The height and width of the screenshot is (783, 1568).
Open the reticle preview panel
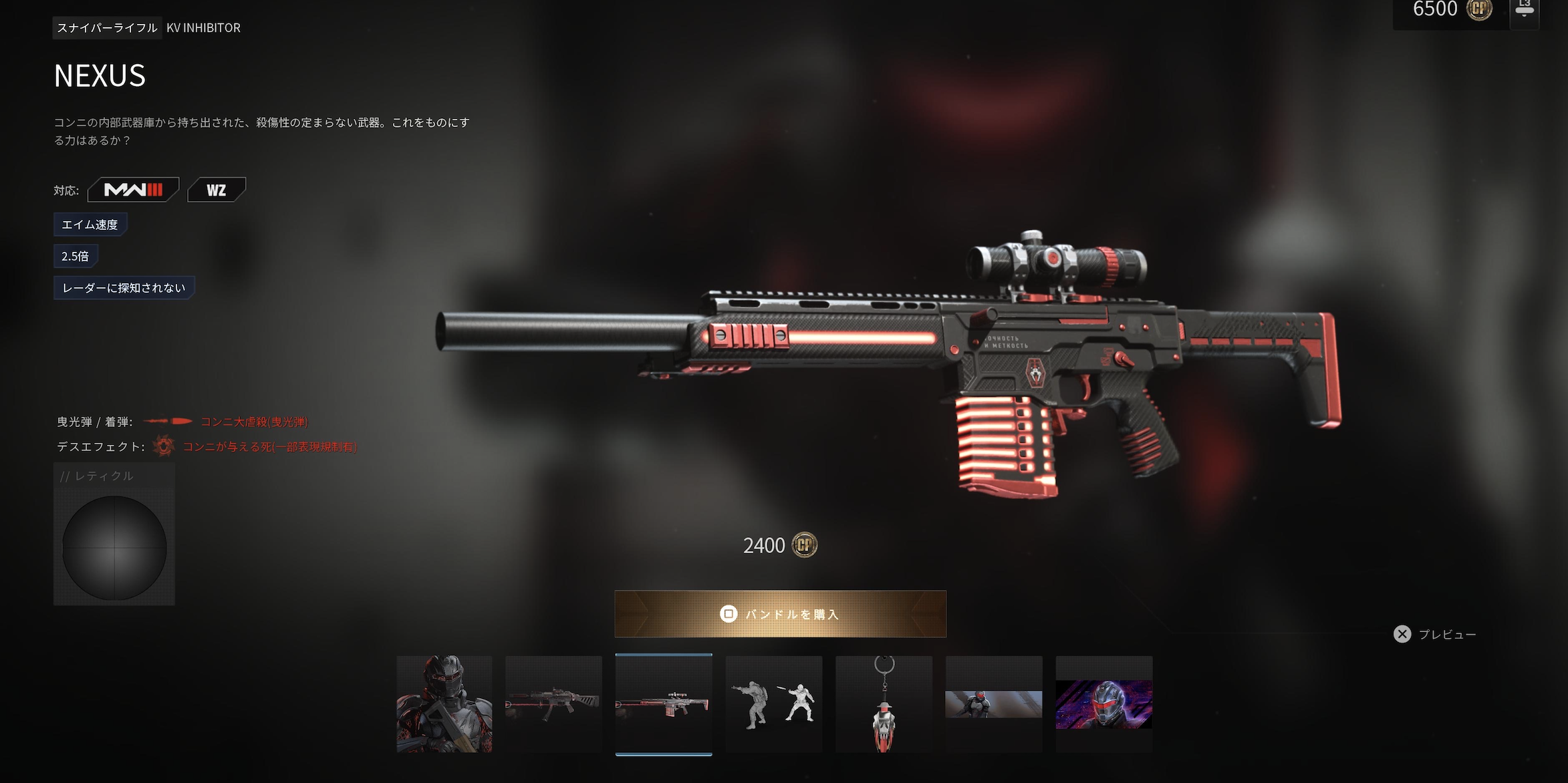pyautogui.click(x=114, y=534)
